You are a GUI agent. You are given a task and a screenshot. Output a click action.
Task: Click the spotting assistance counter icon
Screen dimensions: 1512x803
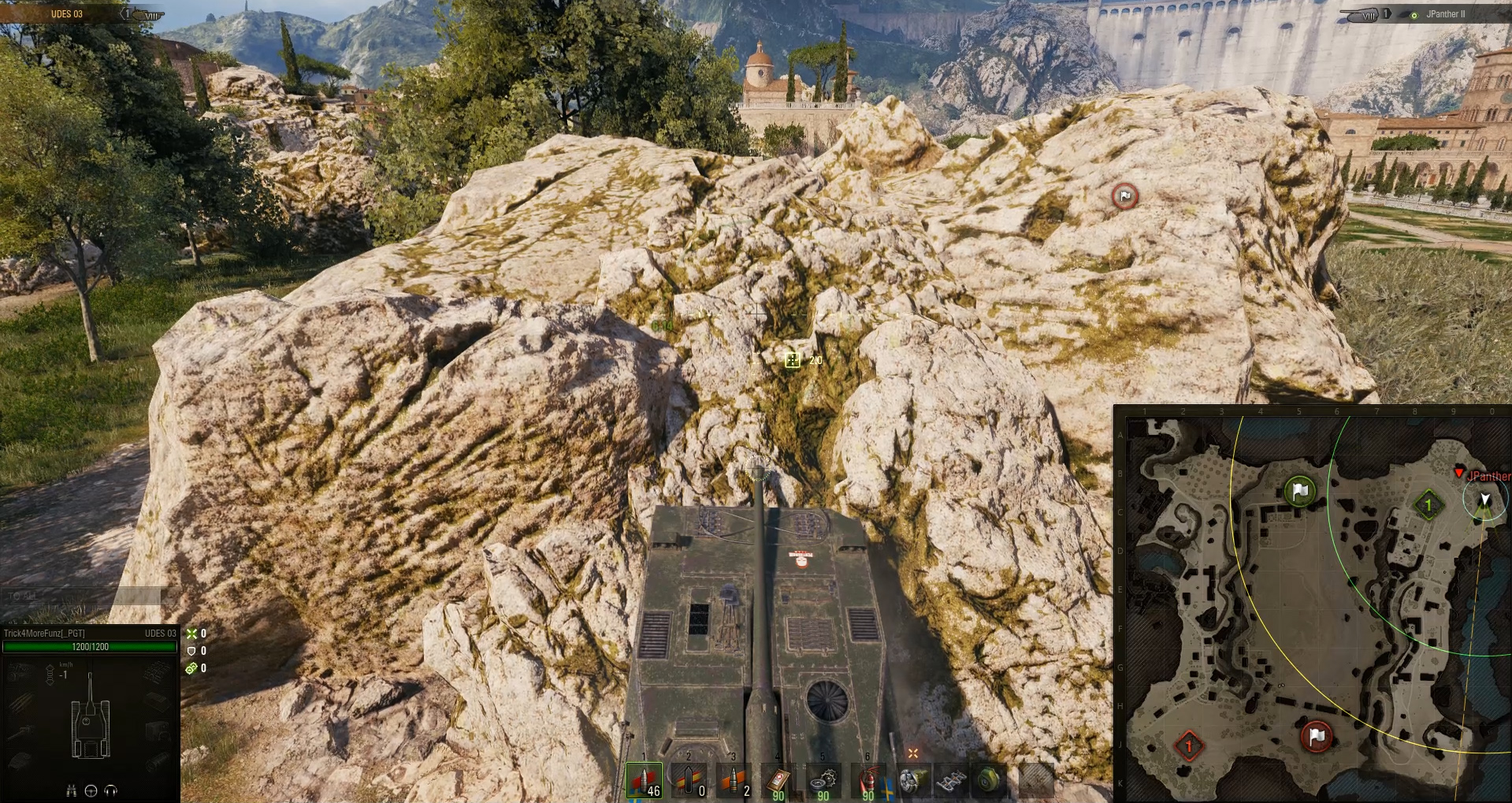pos(191,668)
